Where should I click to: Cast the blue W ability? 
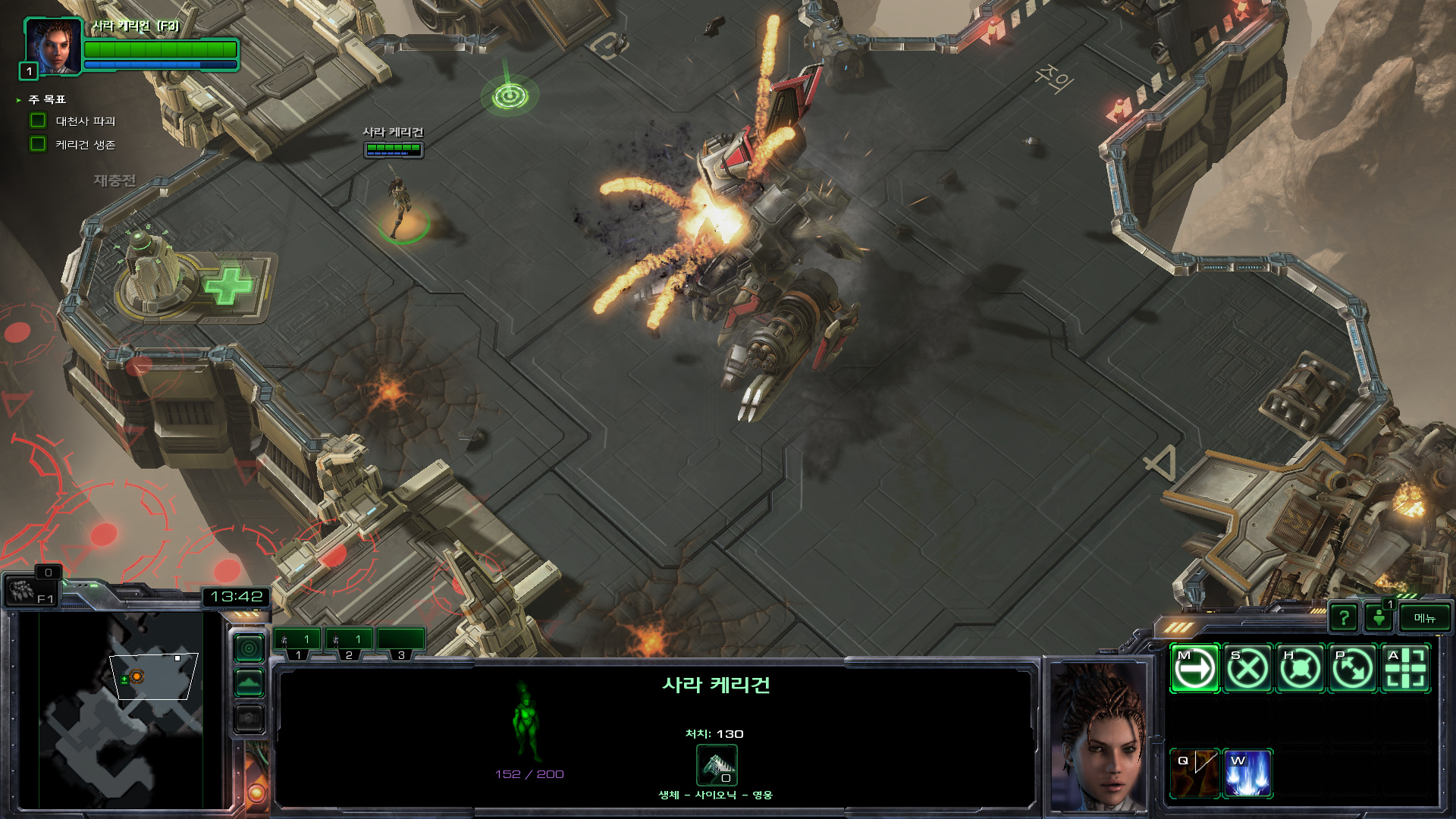click(1247, 773)
